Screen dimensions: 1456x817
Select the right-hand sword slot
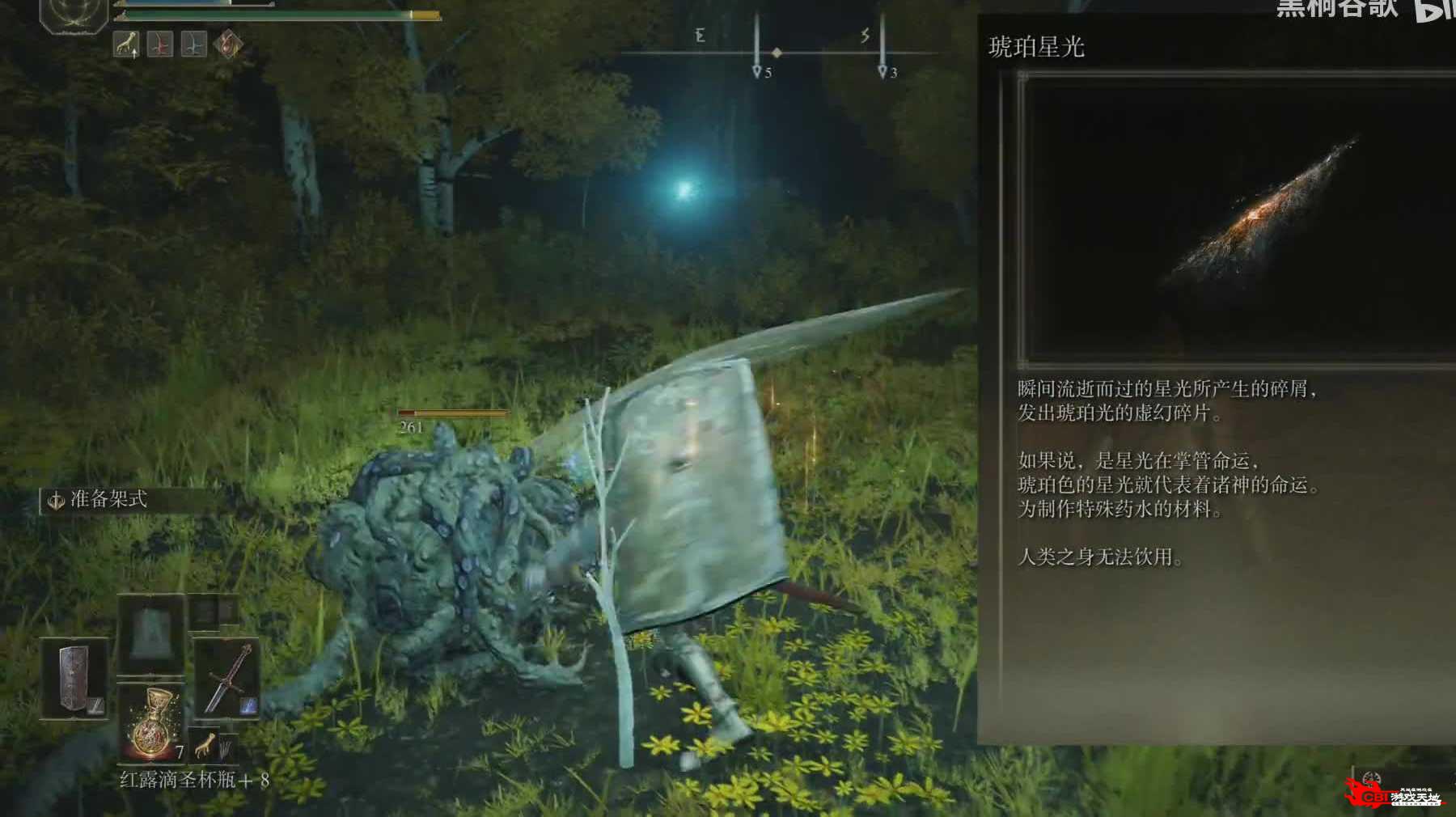tap(226, 677)
